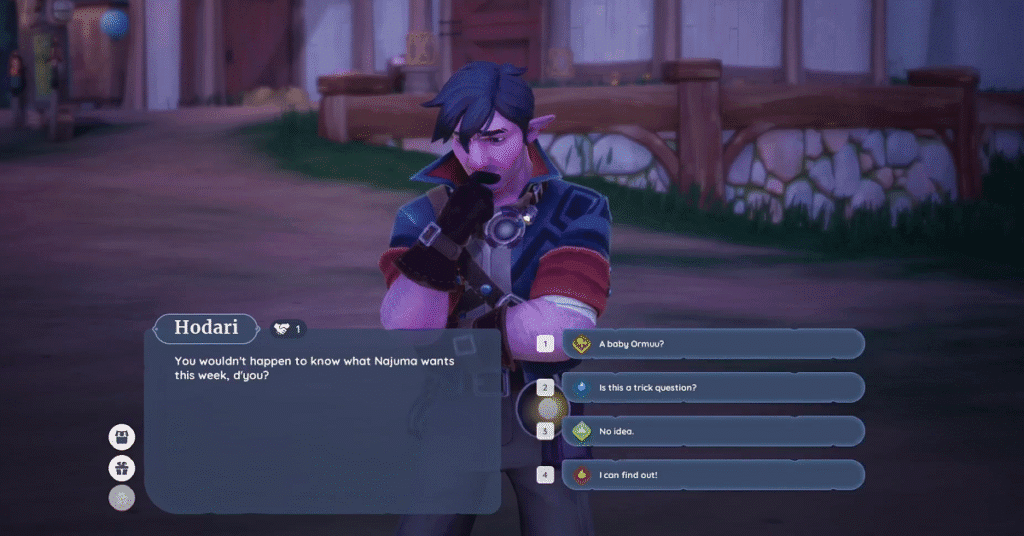
Task: Click the handshake friendship level badge
Action: [288, 328]
